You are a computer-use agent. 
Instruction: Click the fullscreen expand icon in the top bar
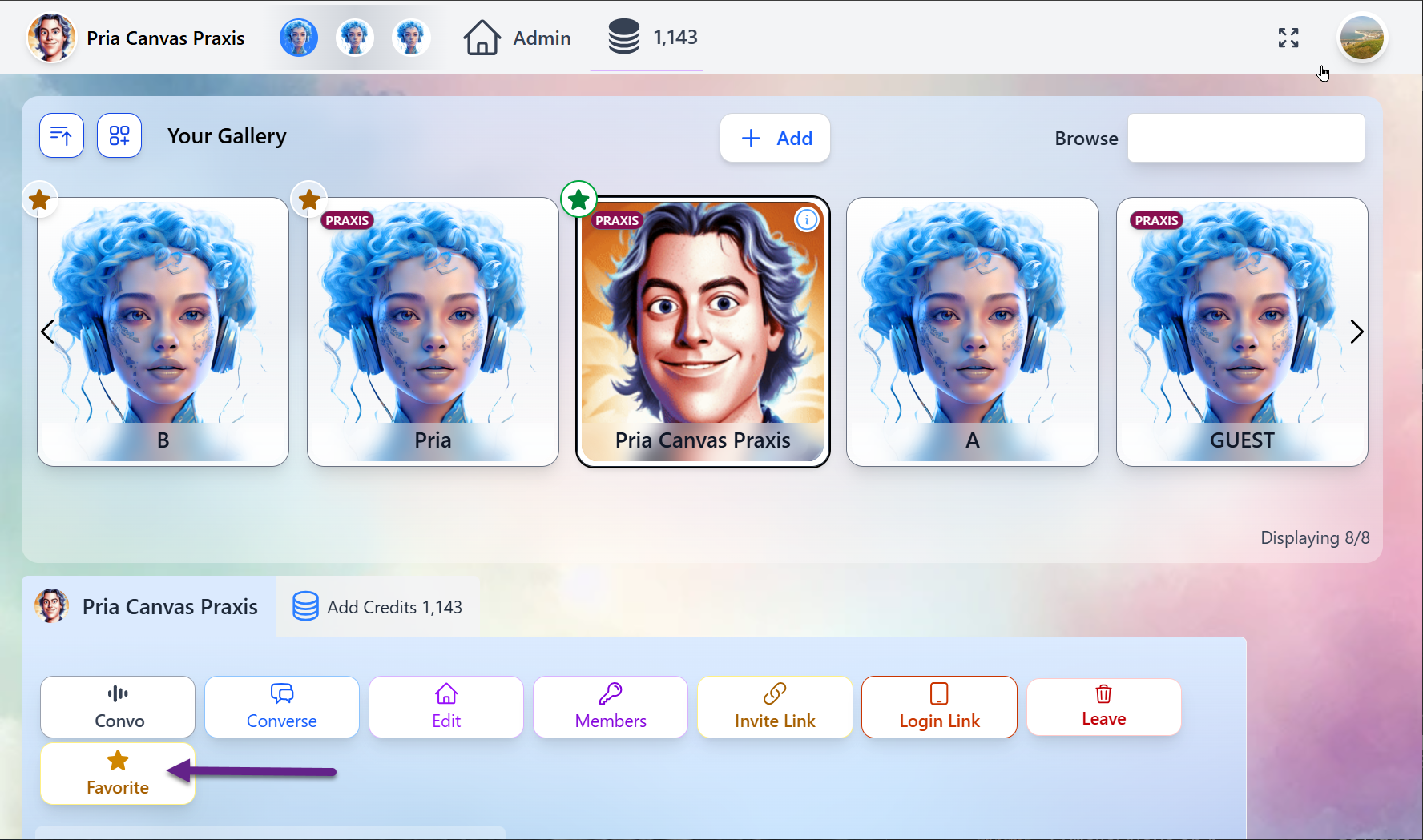coord(1288,38)
